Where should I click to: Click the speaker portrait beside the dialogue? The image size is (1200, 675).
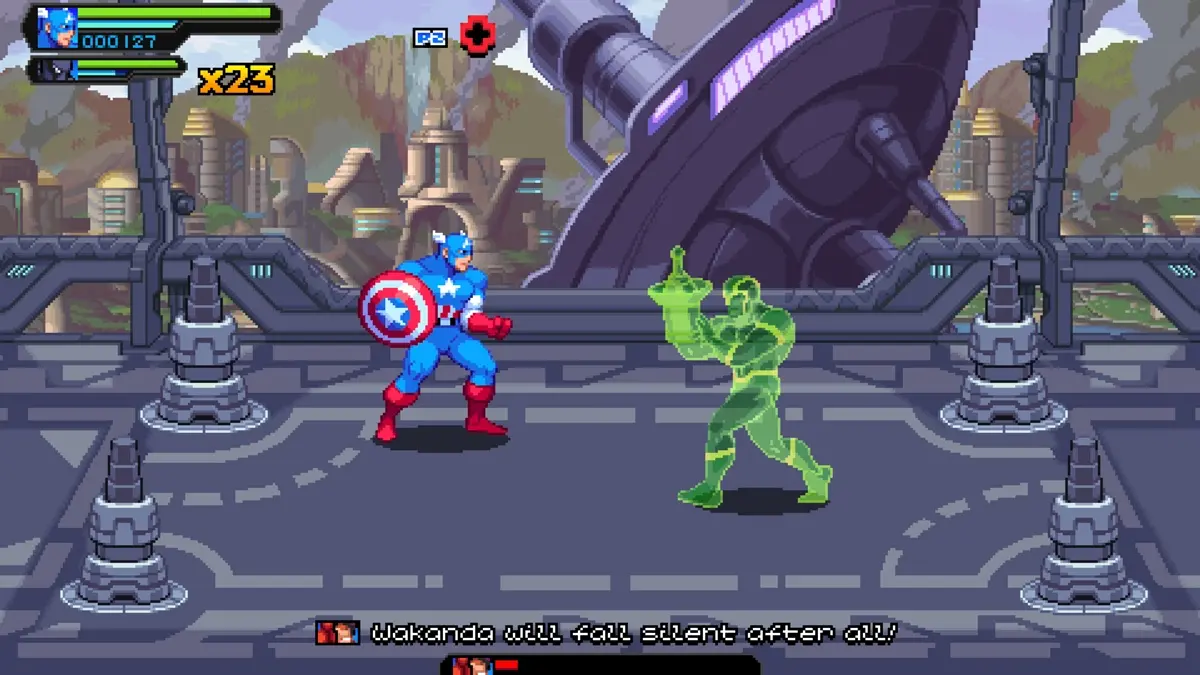click(337, 632)
